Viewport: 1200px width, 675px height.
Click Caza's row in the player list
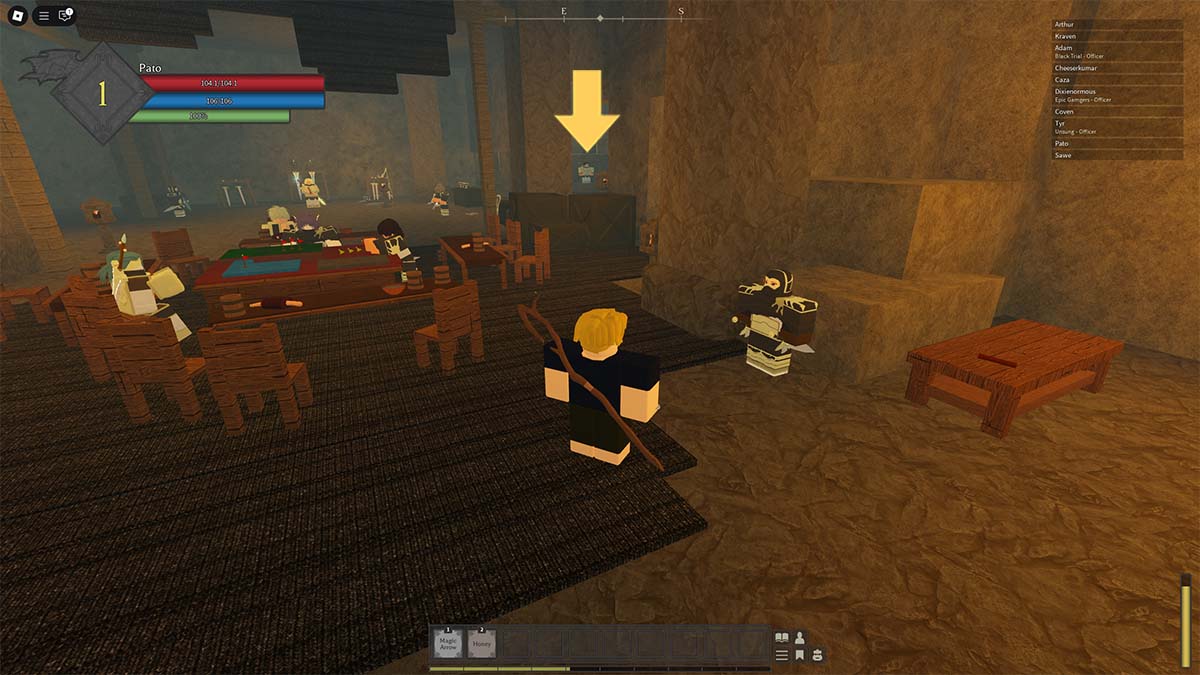(1117, 80)
